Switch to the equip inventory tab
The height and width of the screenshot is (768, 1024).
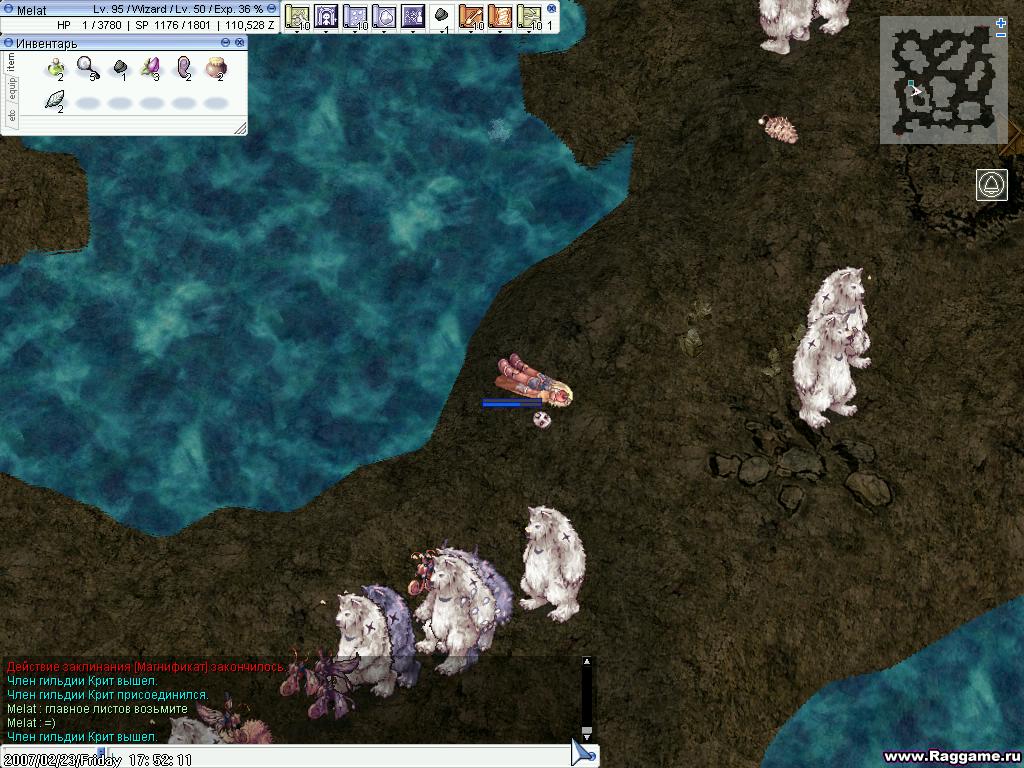[12, 89]
